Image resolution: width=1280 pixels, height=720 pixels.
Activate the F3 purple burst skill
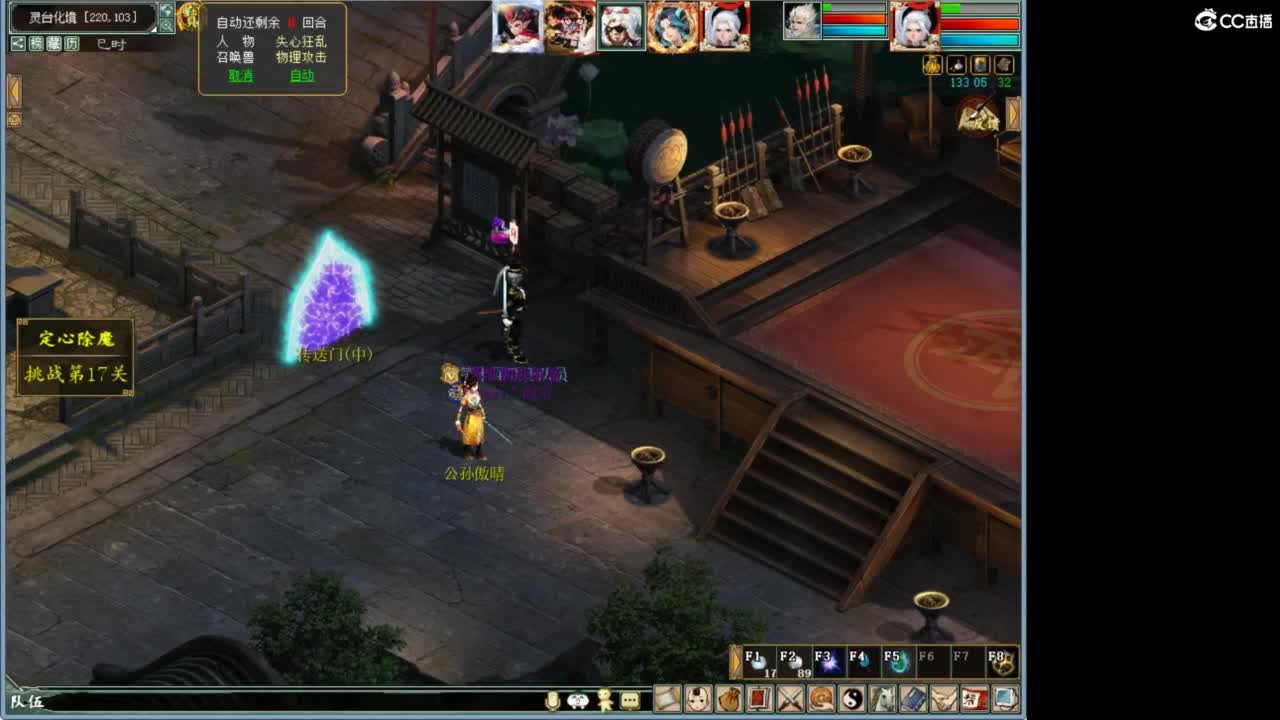point(828,662)
